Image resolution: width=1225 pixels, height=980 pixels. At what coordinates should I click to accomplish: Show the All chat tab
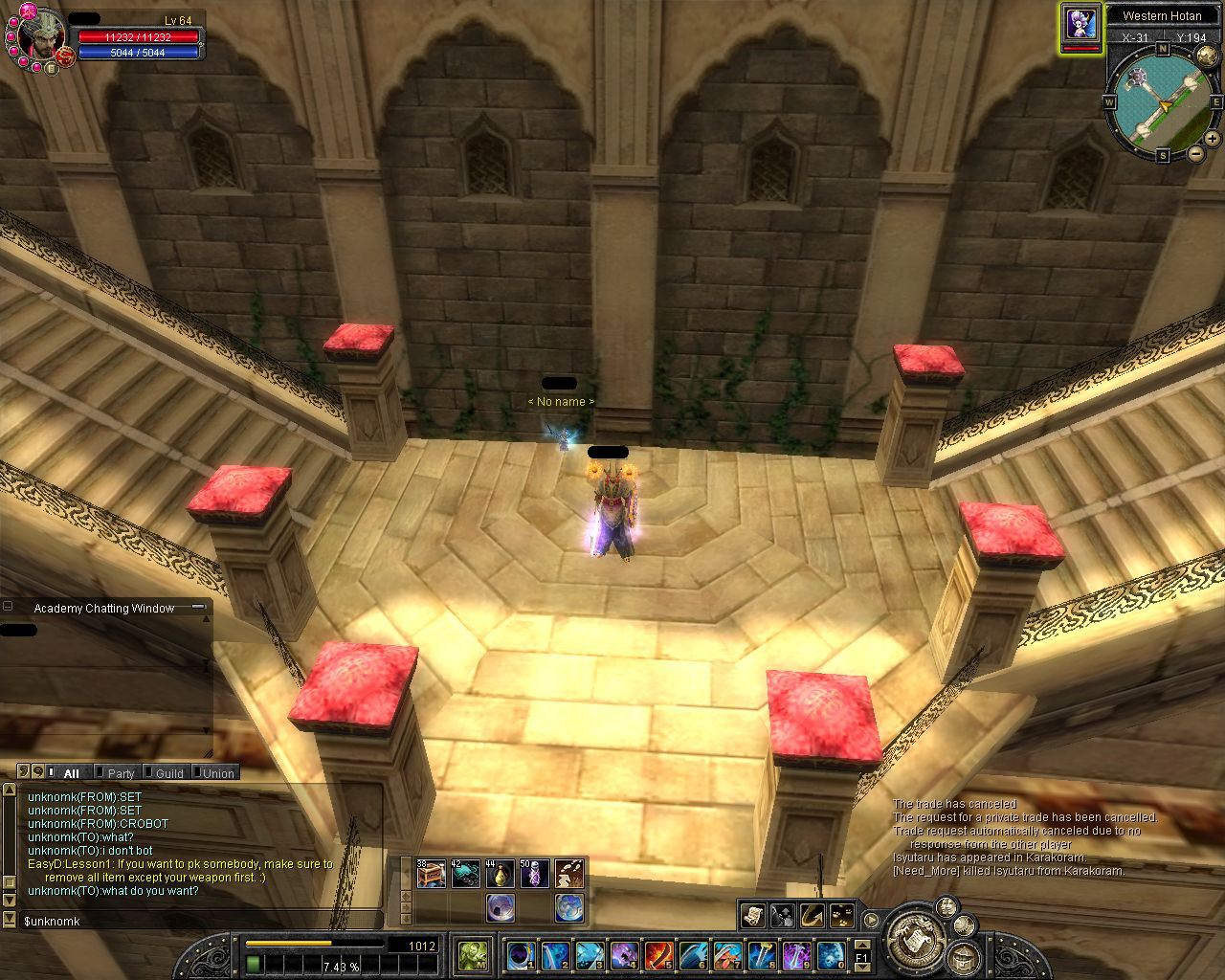[x=70, y=773]
